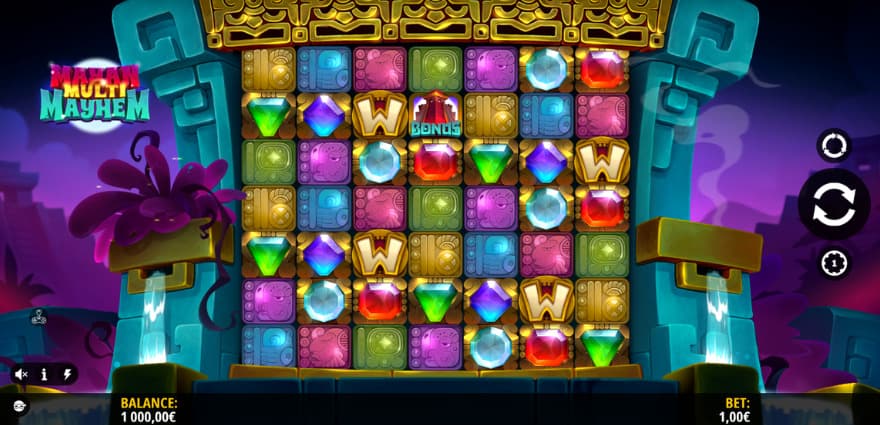880x425 pixels.
Task: Toggle the muted sound speaker icon
Action: 20,374
